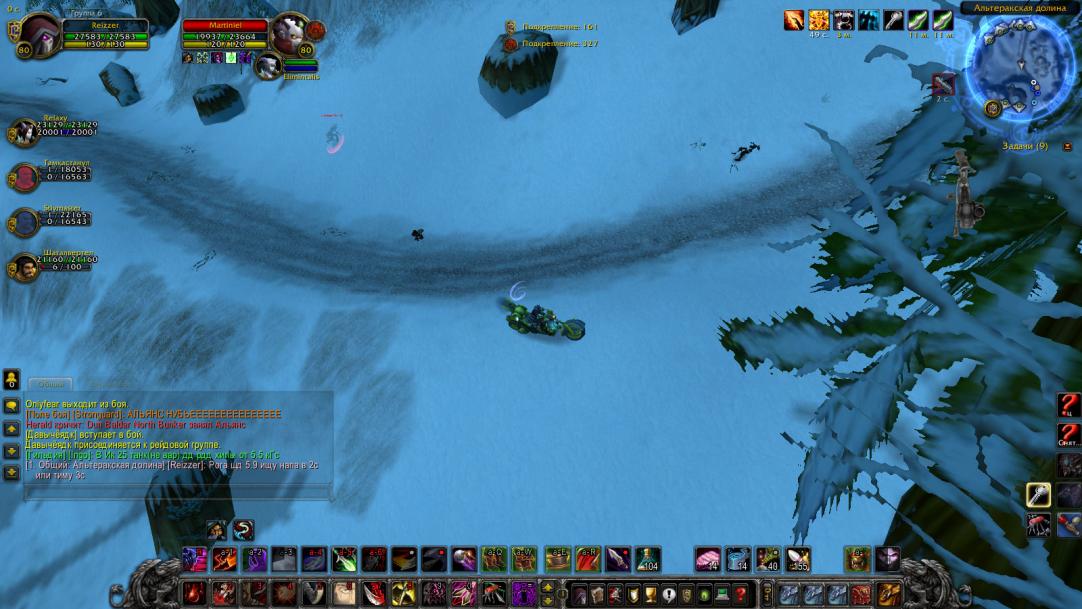
Task: Use the potion with 104 charges
Action: [x=648, y=559]
